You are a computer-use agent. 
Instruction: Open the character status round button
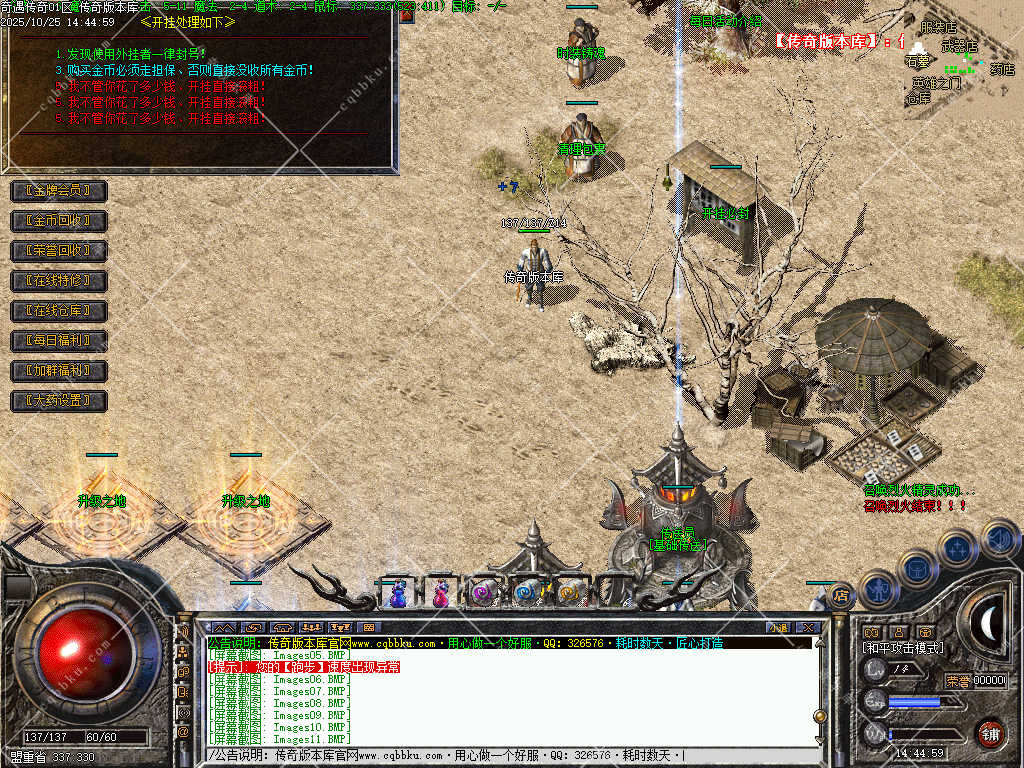878,589
